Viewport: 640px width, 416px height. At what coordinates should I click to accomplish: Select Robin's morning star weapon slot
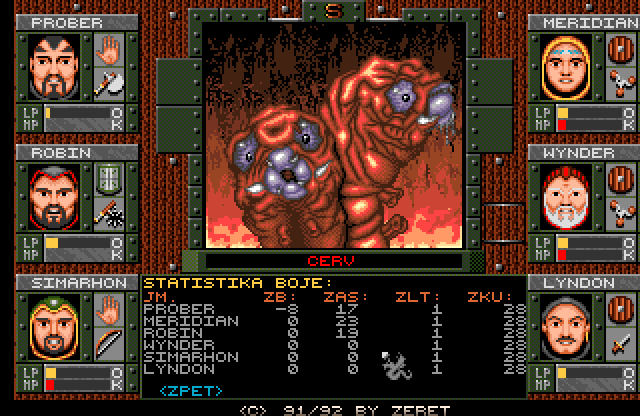coord(107,212)
